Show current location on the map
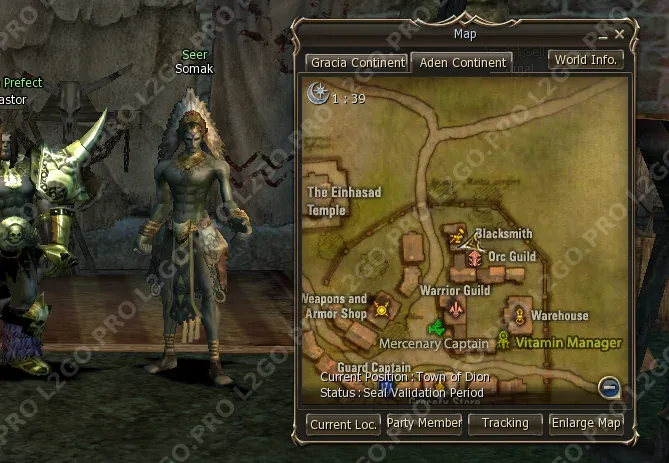This screenshot has width=669, height=463. click(343, 424)
